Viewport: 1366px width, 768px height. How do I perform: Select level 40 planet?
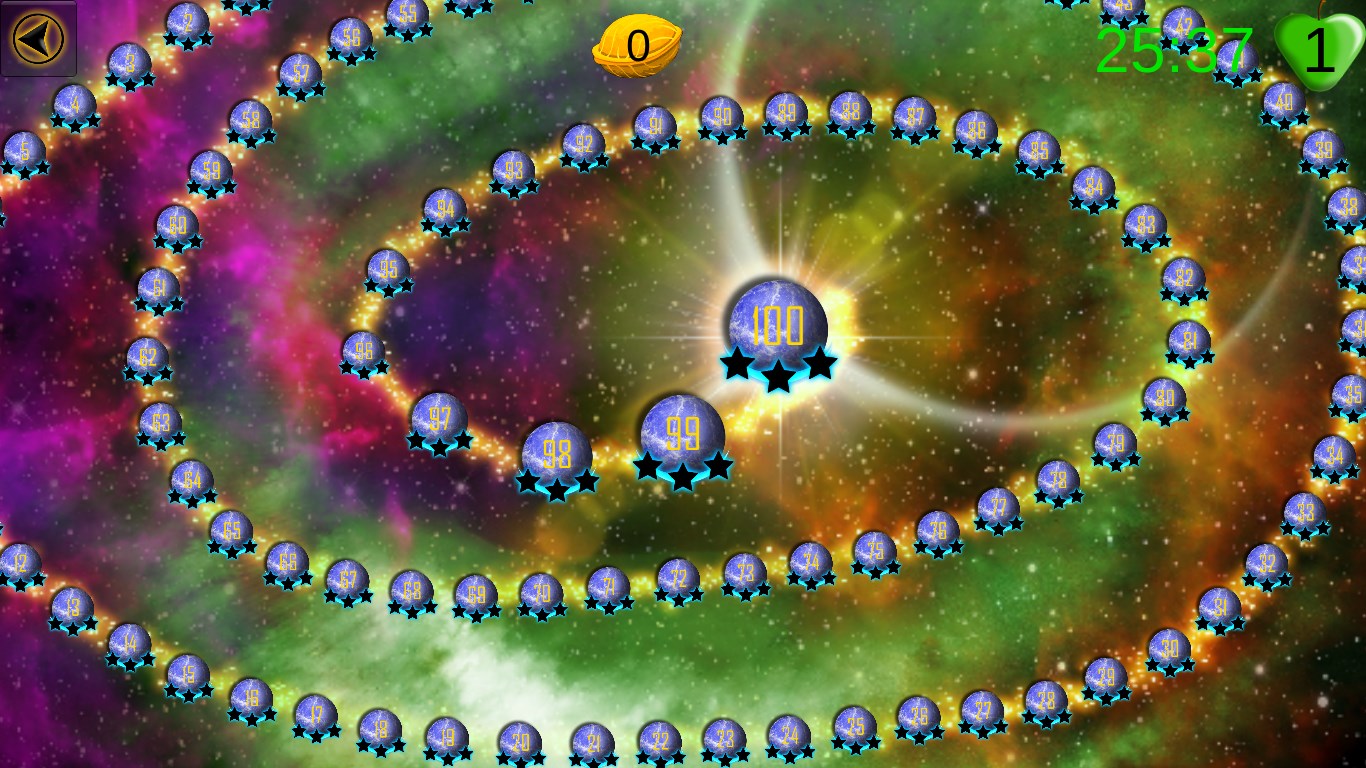coord(1283,102)
